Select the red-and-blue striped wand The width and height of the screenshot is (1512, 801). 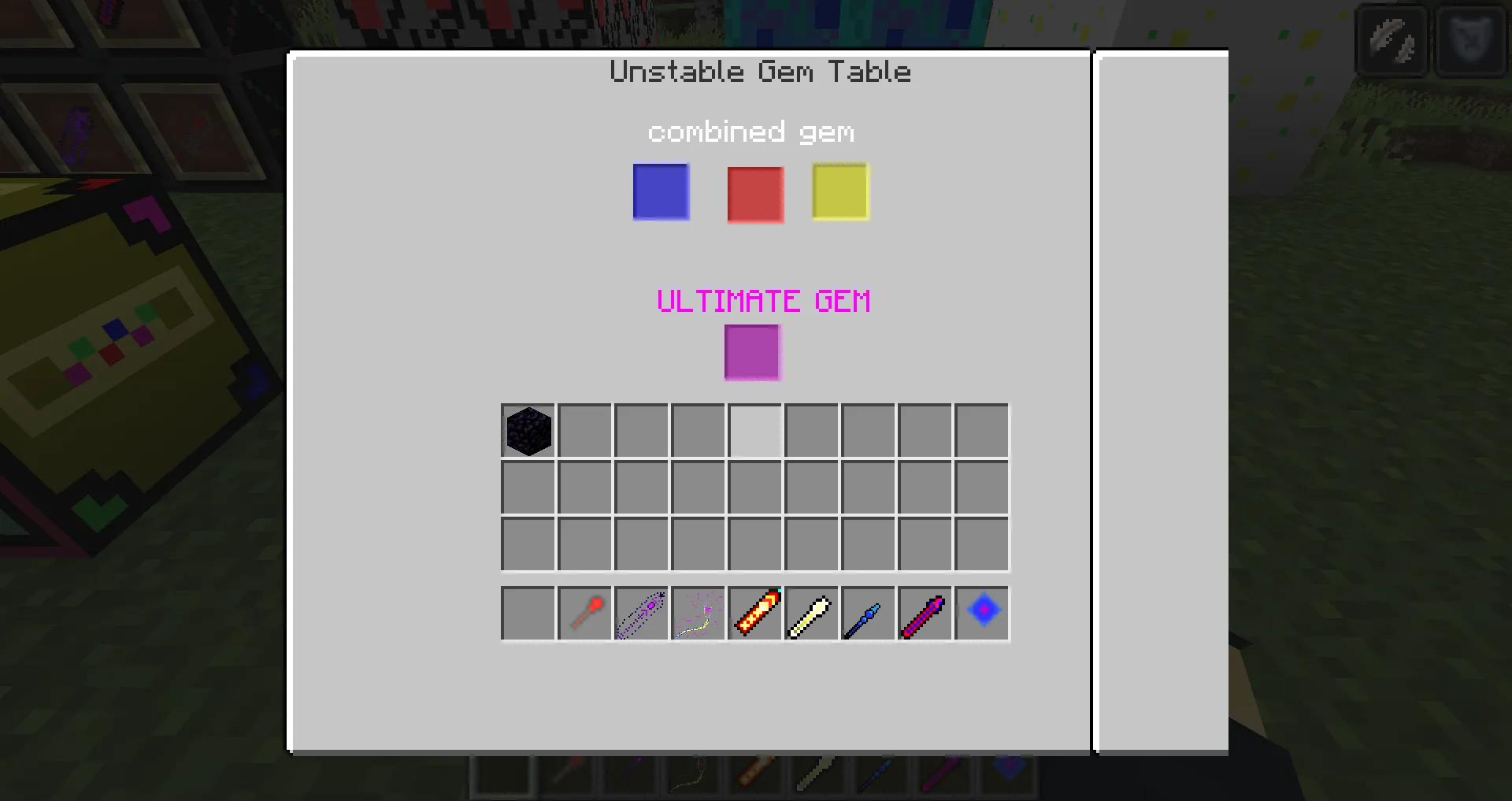[x=924, y=614]
